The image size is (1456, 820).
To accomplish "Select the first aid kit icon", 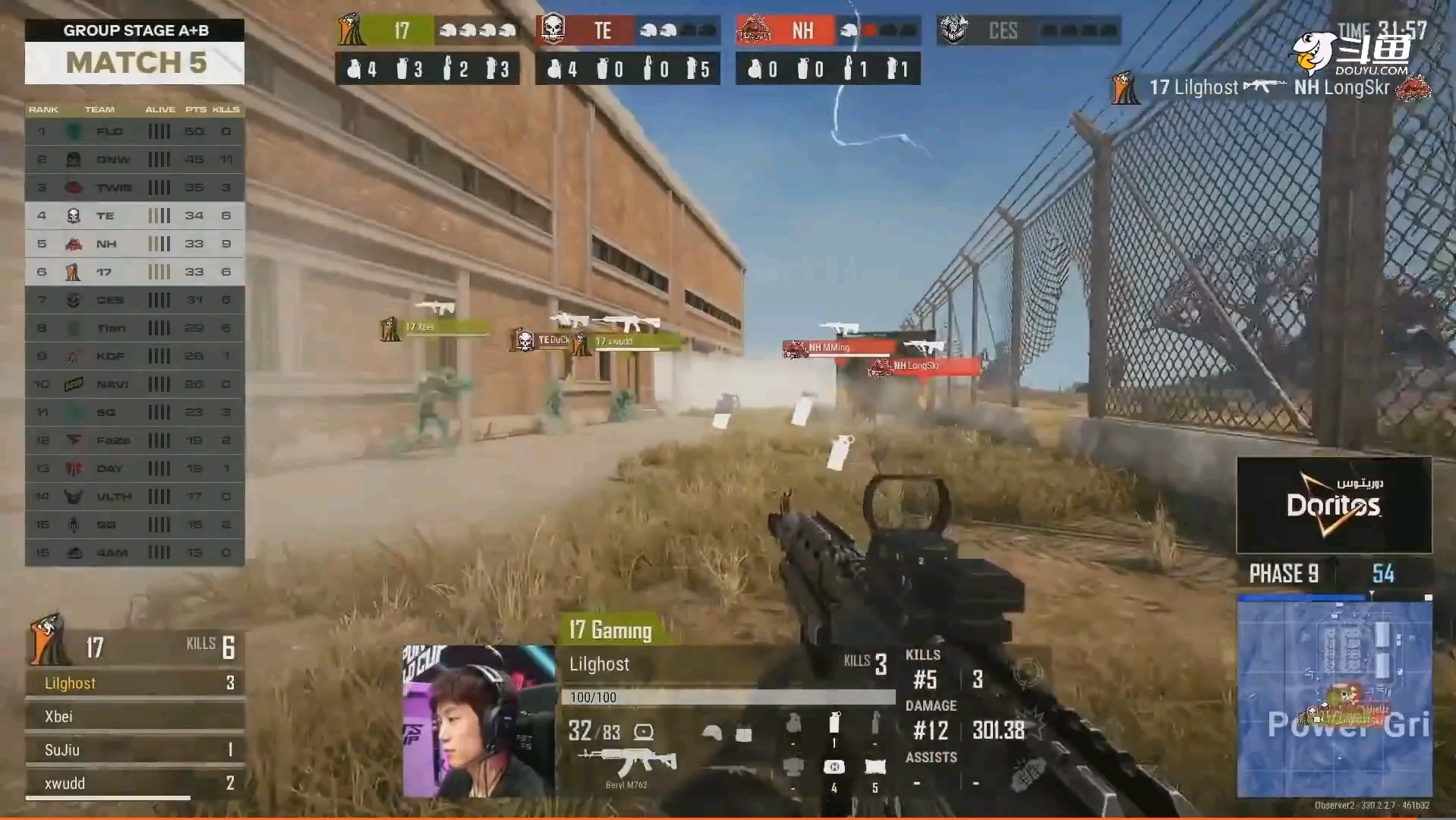I will pos(834,767).
